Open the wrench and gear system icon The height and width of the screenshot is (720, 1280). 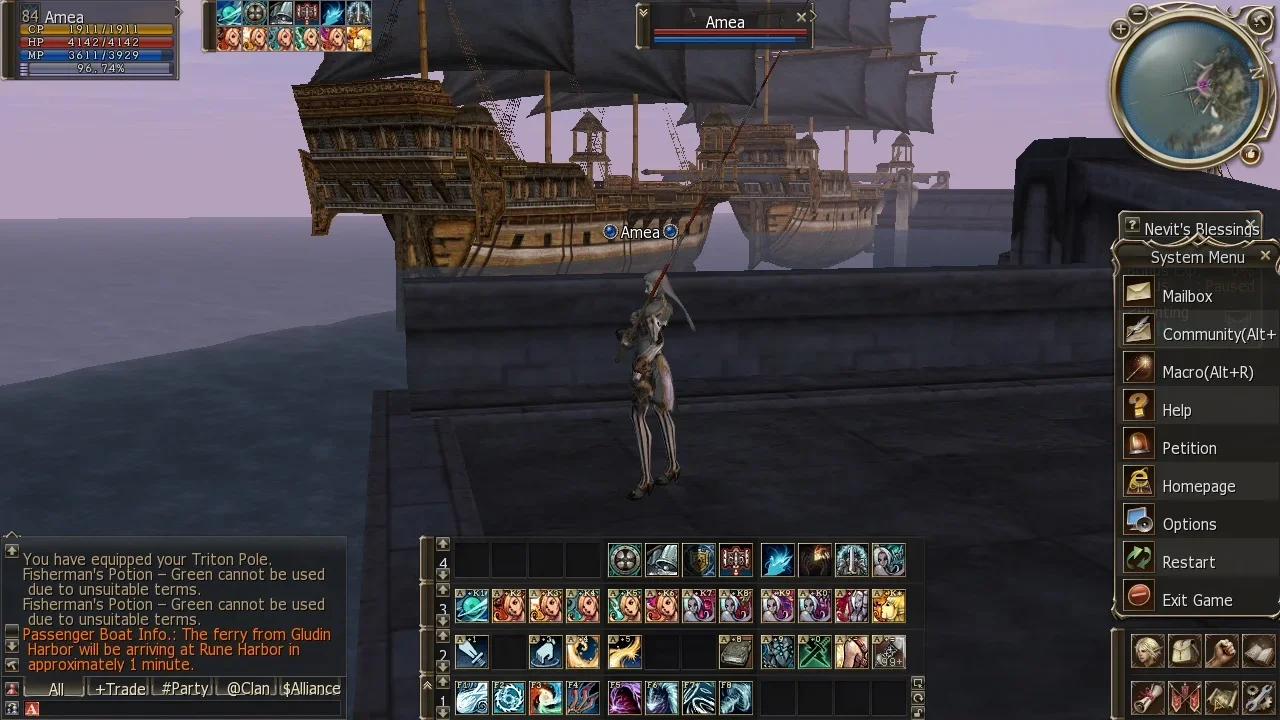point(1259,696)
